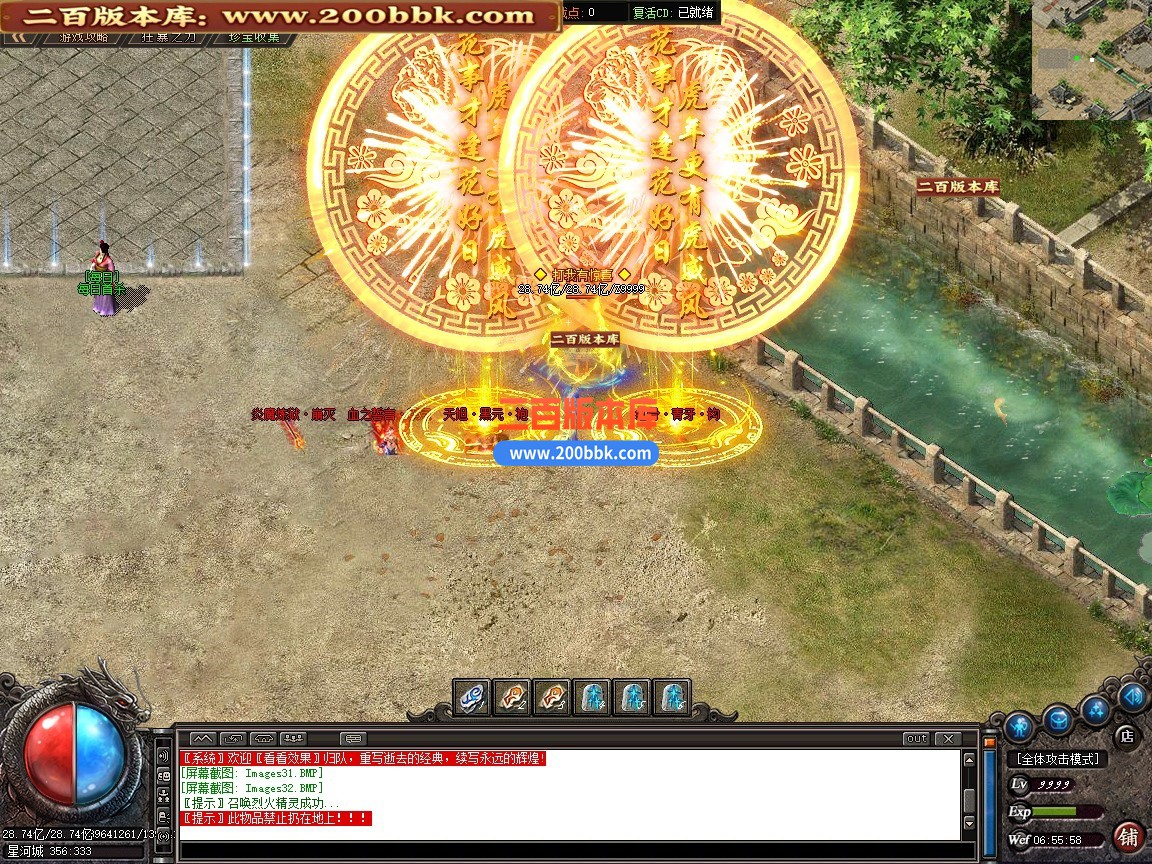Open the character panel icon
This screenshot has height=864, width=1152.
1018,724
